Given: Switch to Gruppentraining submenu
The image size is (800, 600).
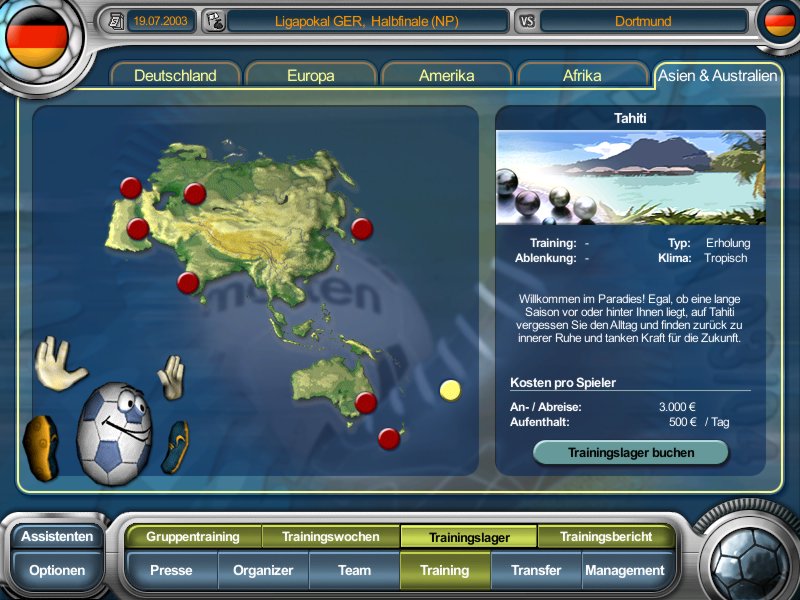Looking at the screenshot, I should point(193,537).
